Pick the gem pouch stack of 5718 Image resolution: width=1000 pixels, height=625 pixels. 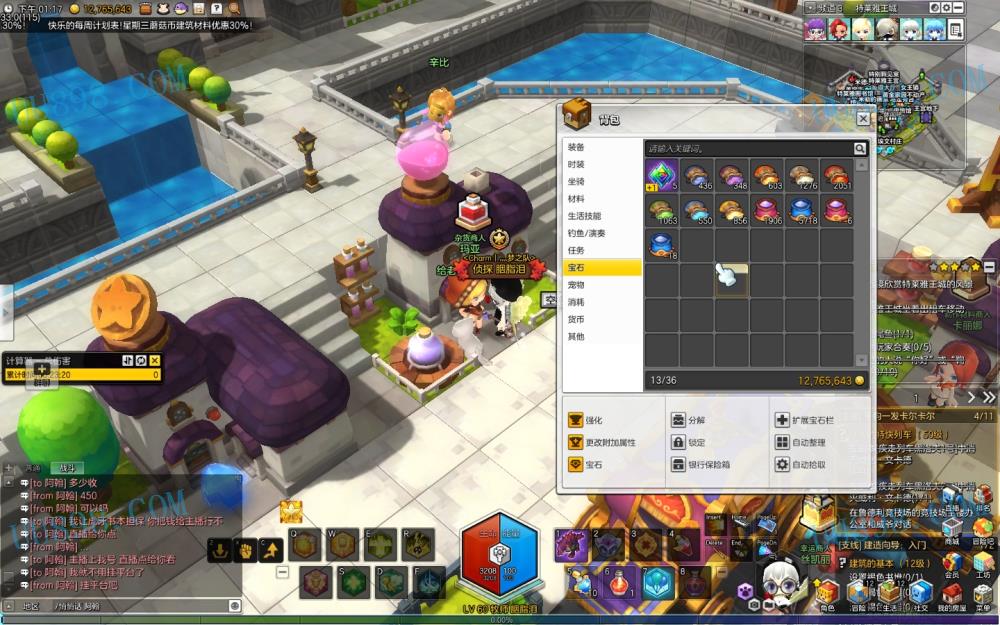(802, 210)
